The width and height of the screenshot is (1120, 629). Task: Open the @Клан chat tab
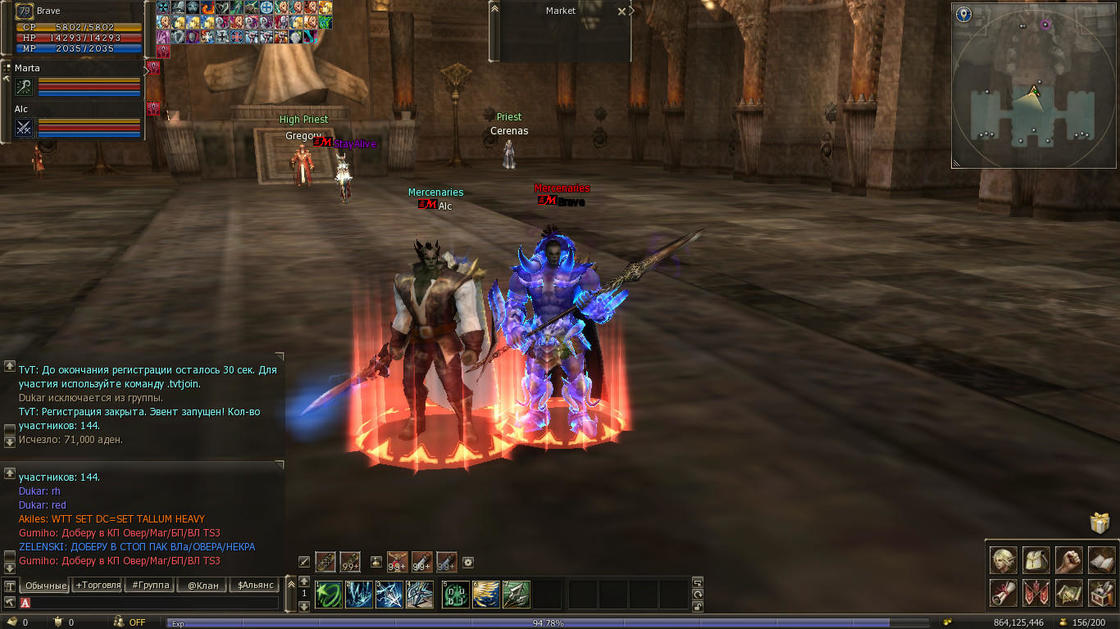click(x=203, y=585)
